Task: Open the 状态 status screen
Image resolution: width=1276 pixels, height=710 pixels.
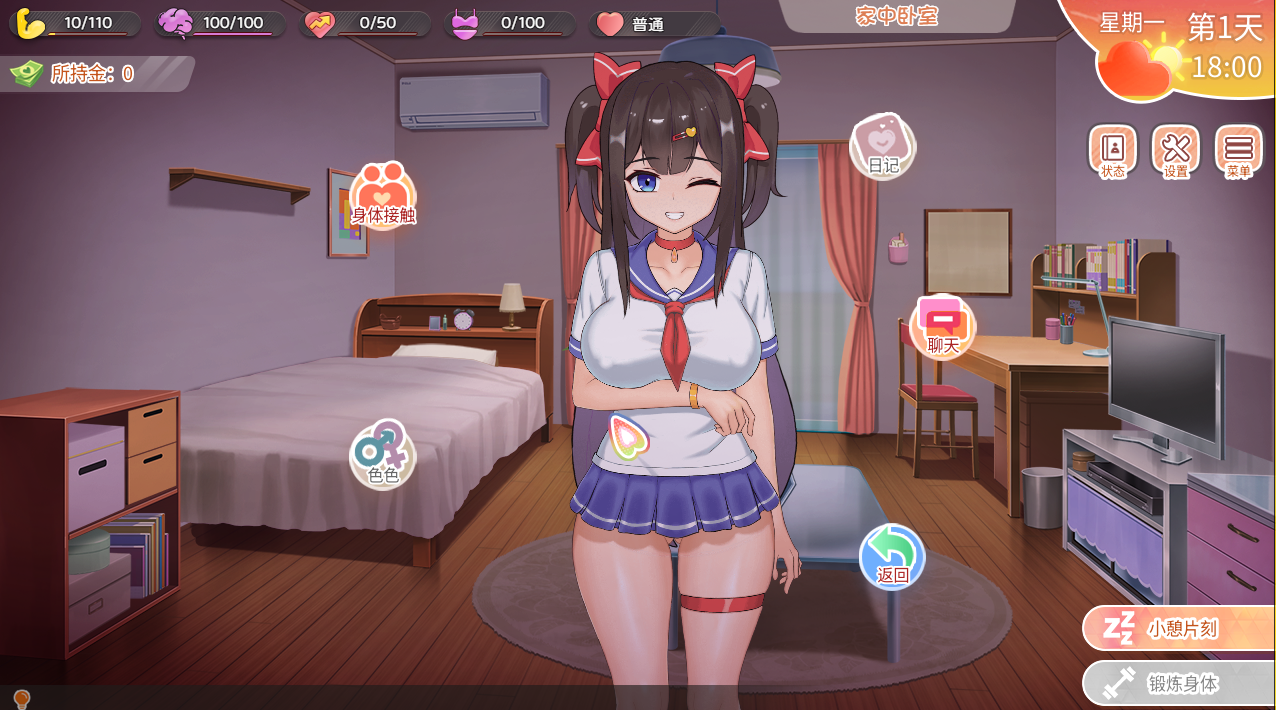Action: click(1112, 152)
